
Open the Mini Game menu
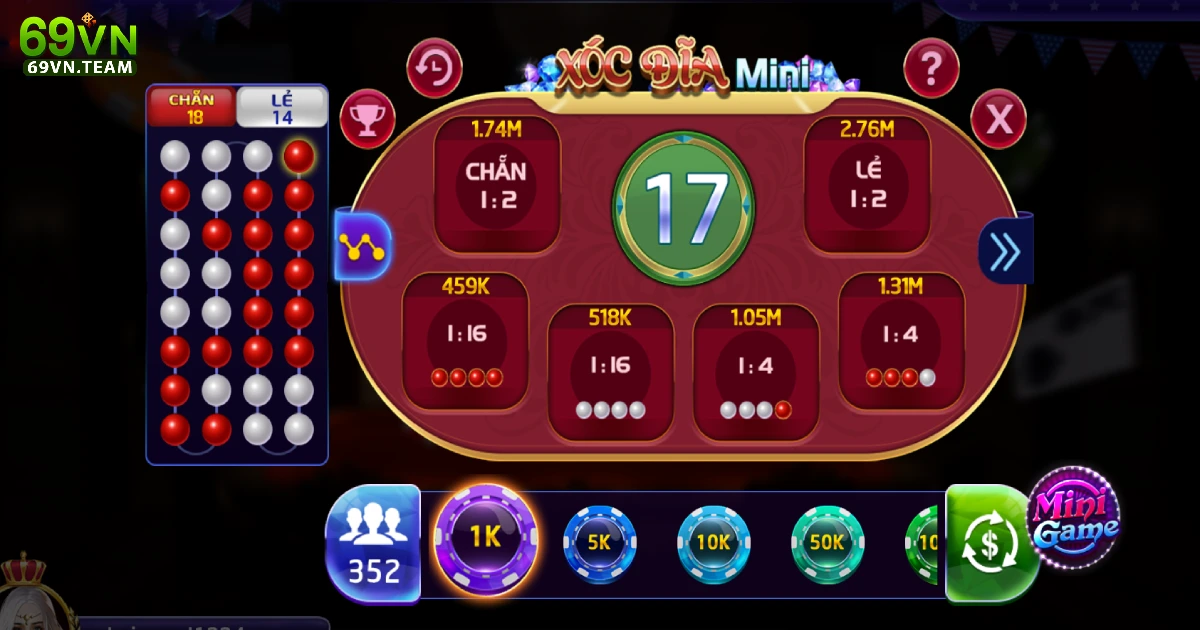(1073, 518)
